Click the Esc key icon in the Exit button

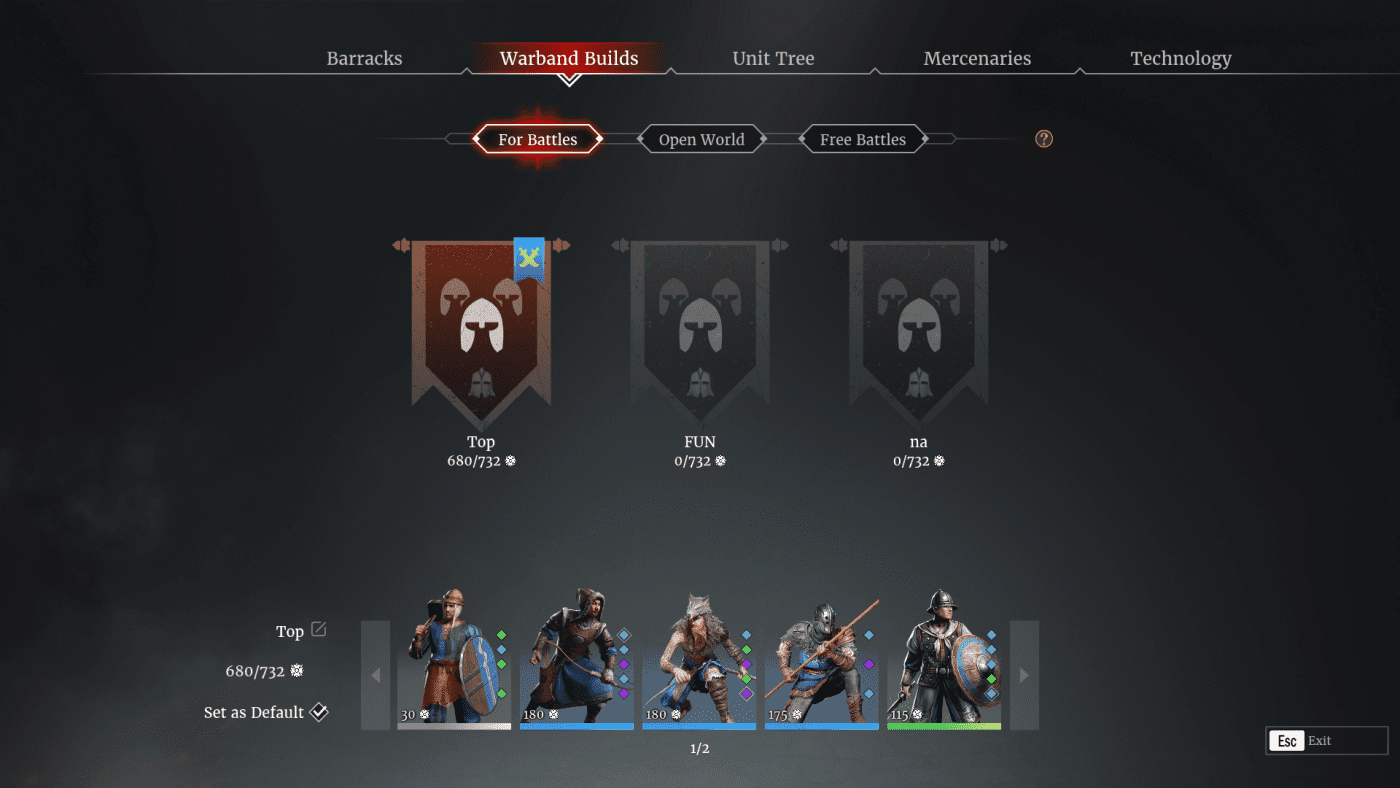click(1287, 740)
